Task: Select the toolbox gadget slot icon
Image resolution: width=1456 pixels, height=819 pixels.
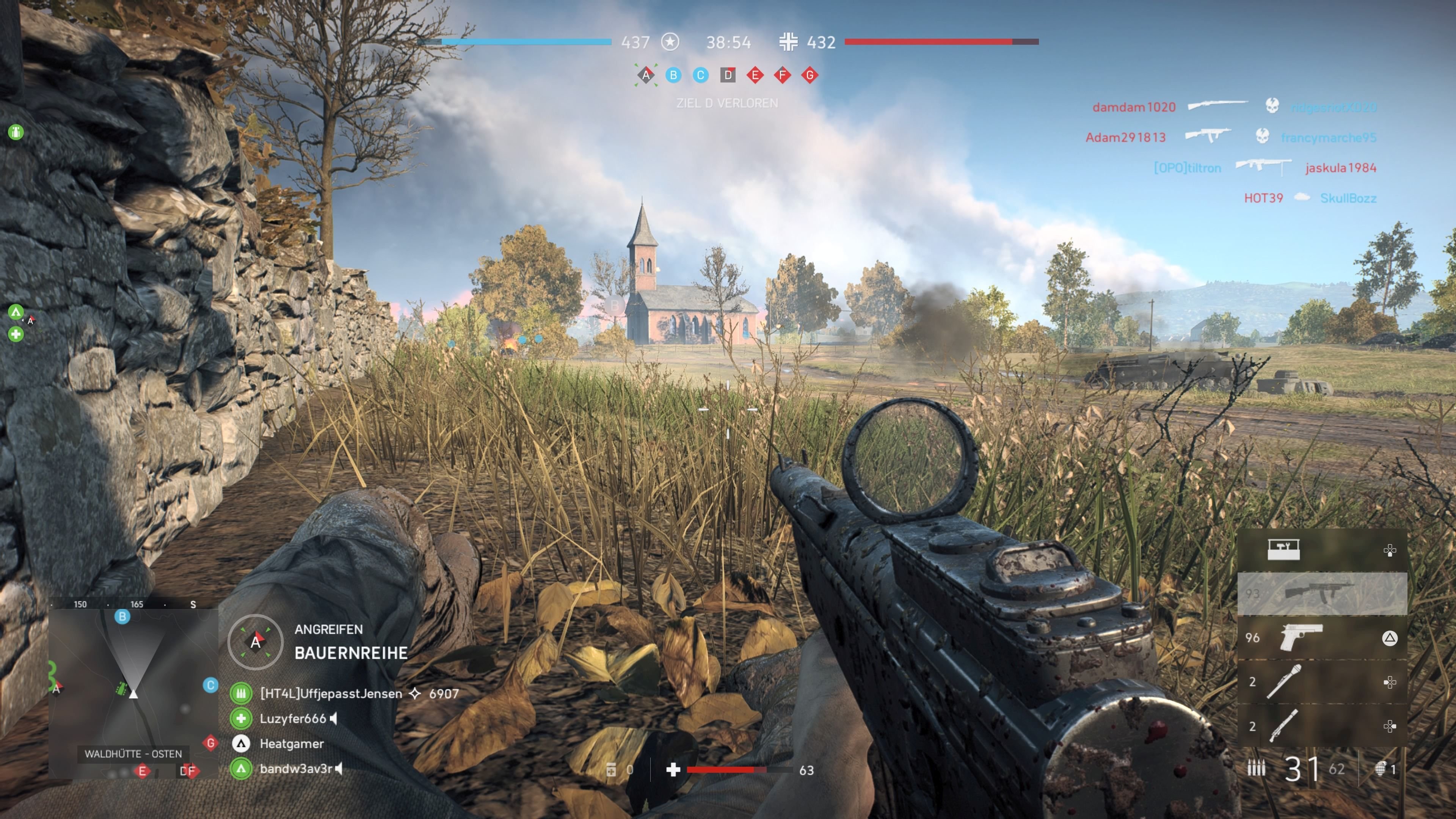Action: (x=1283, y=549)
